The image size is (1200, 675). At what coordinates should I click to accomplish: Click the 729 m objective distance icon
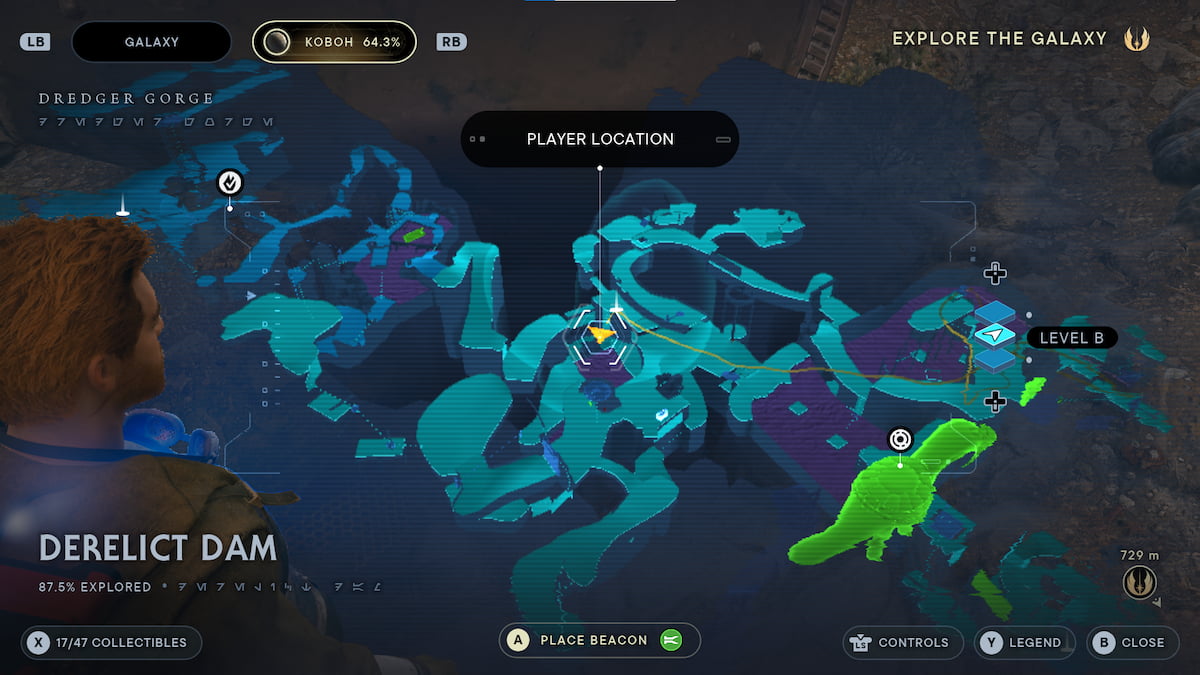point(1139,581)
